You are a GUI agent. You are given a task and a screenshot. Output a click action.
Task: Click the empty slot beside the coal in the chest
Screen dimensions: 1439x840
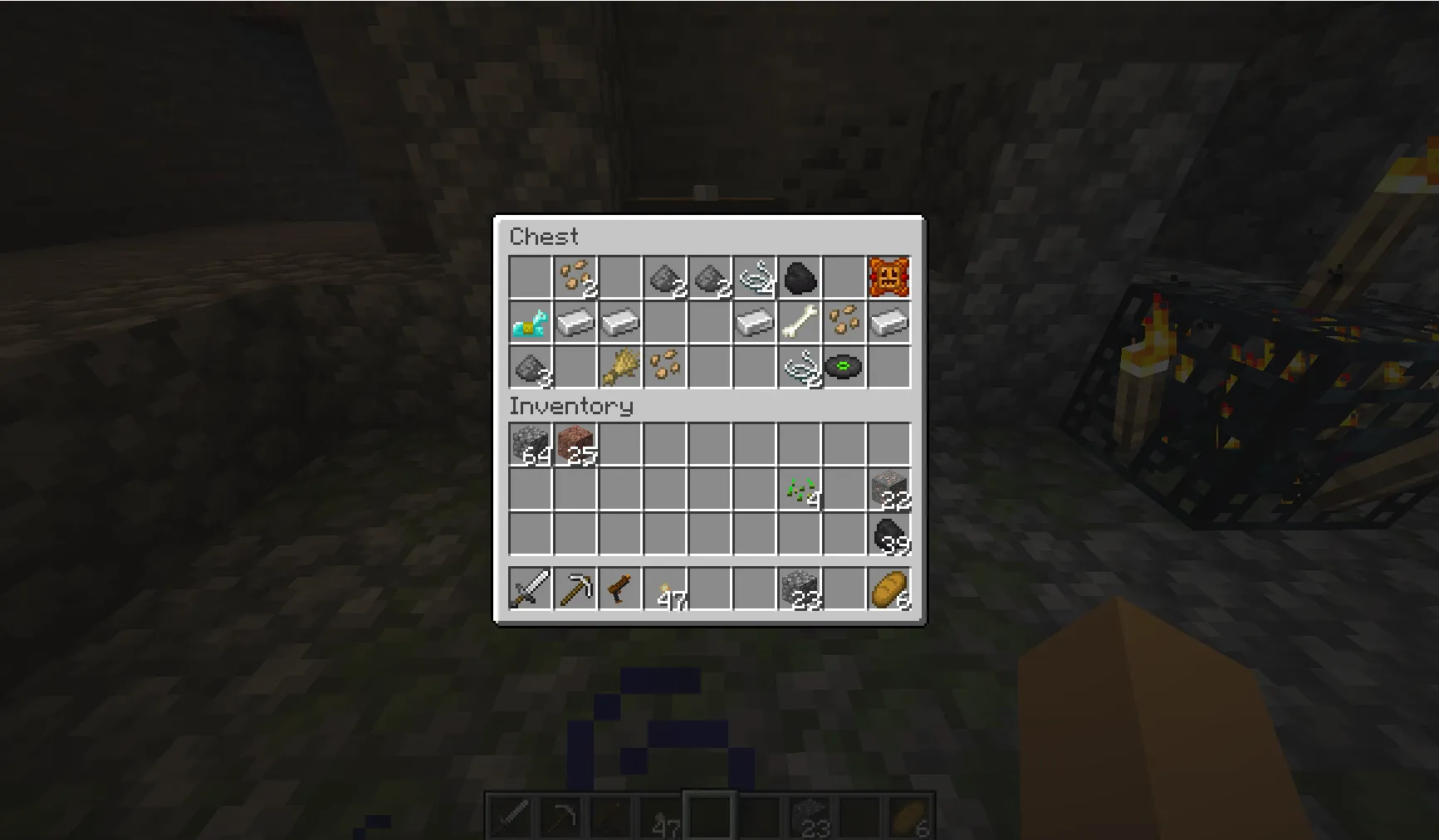coord(845,277)
